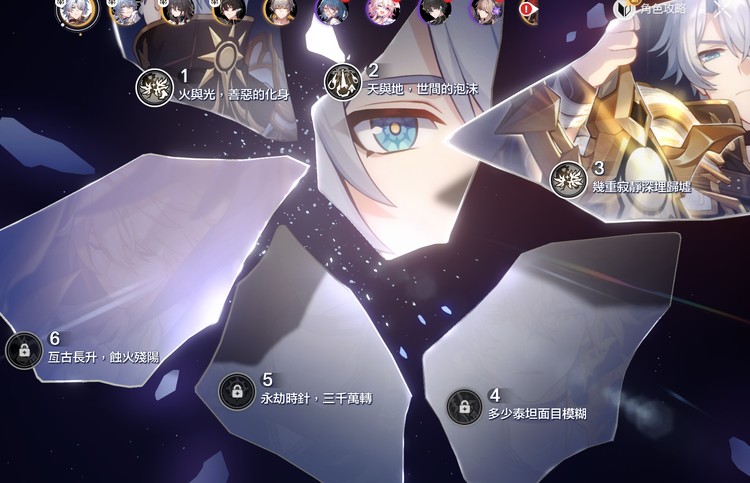Open Eidolon 3 幾重寂靜深埋歸墟

[569, 179]
